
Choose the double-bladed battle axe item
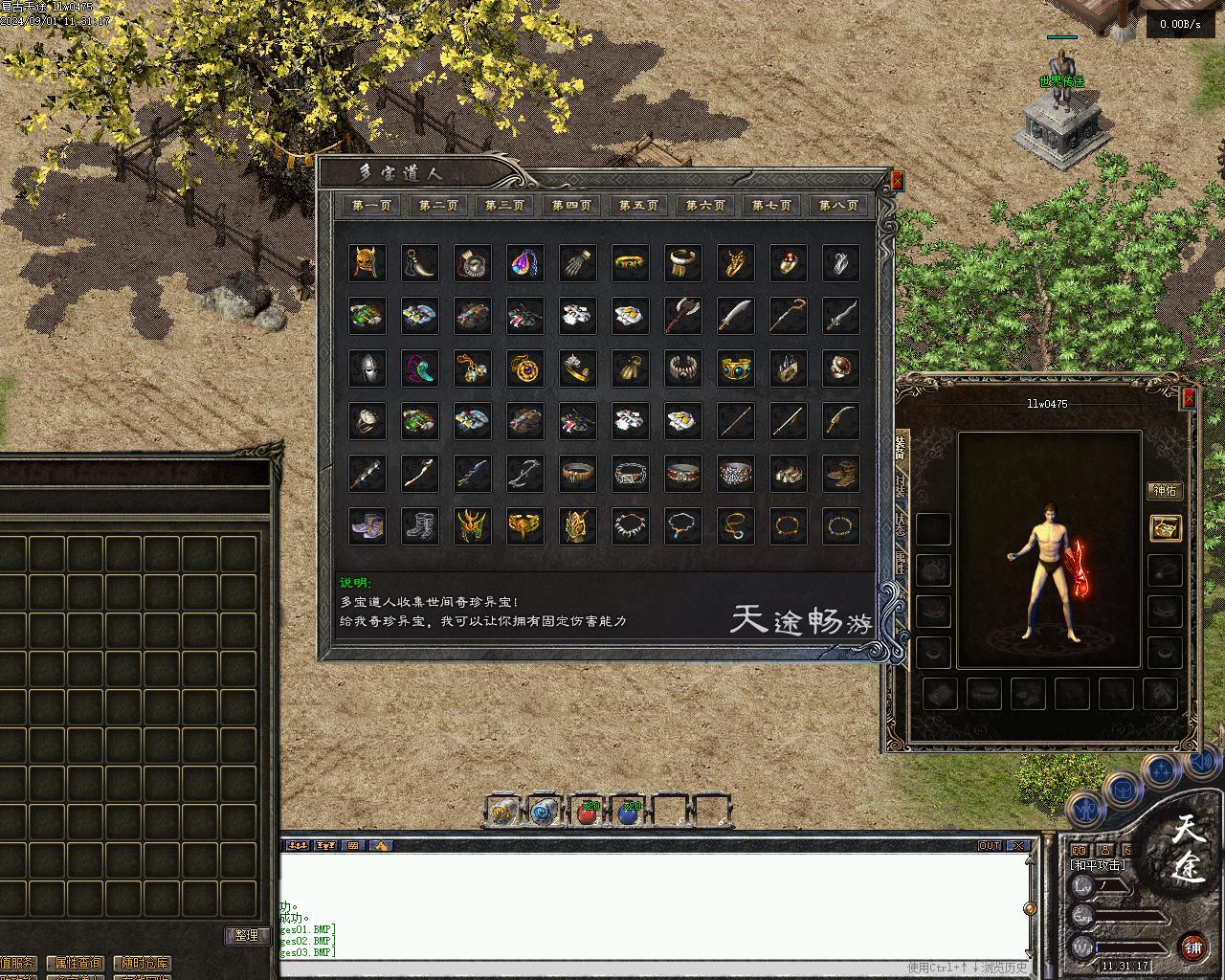682,315
